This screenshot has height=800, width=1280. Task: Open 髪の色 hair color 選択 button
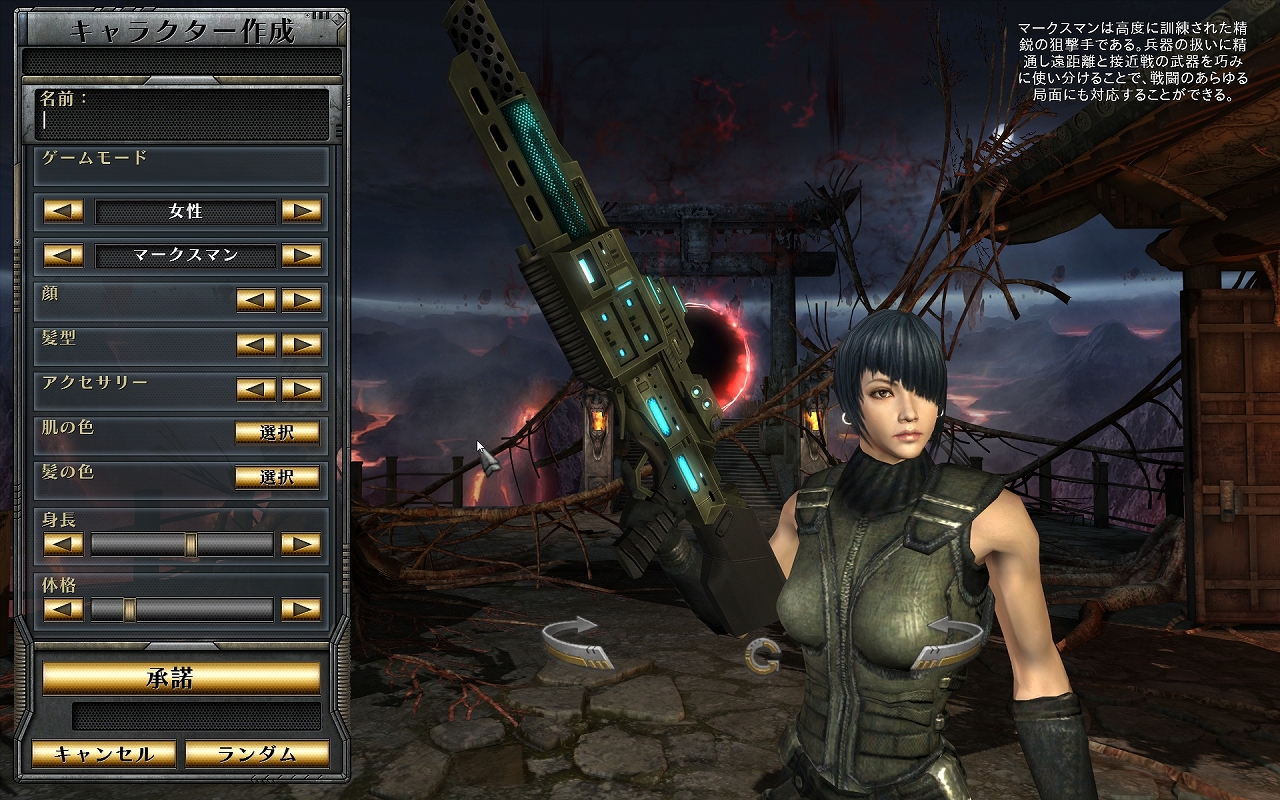(277, 476)
